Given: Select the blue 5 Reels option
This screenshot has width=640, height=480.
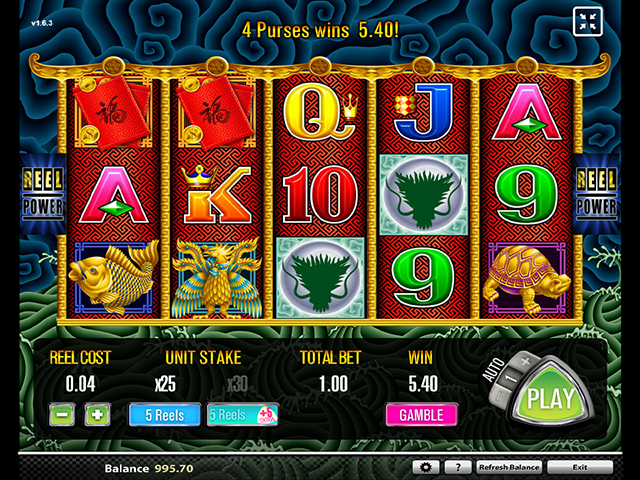Looking at the screenshot, I should 164,414.
